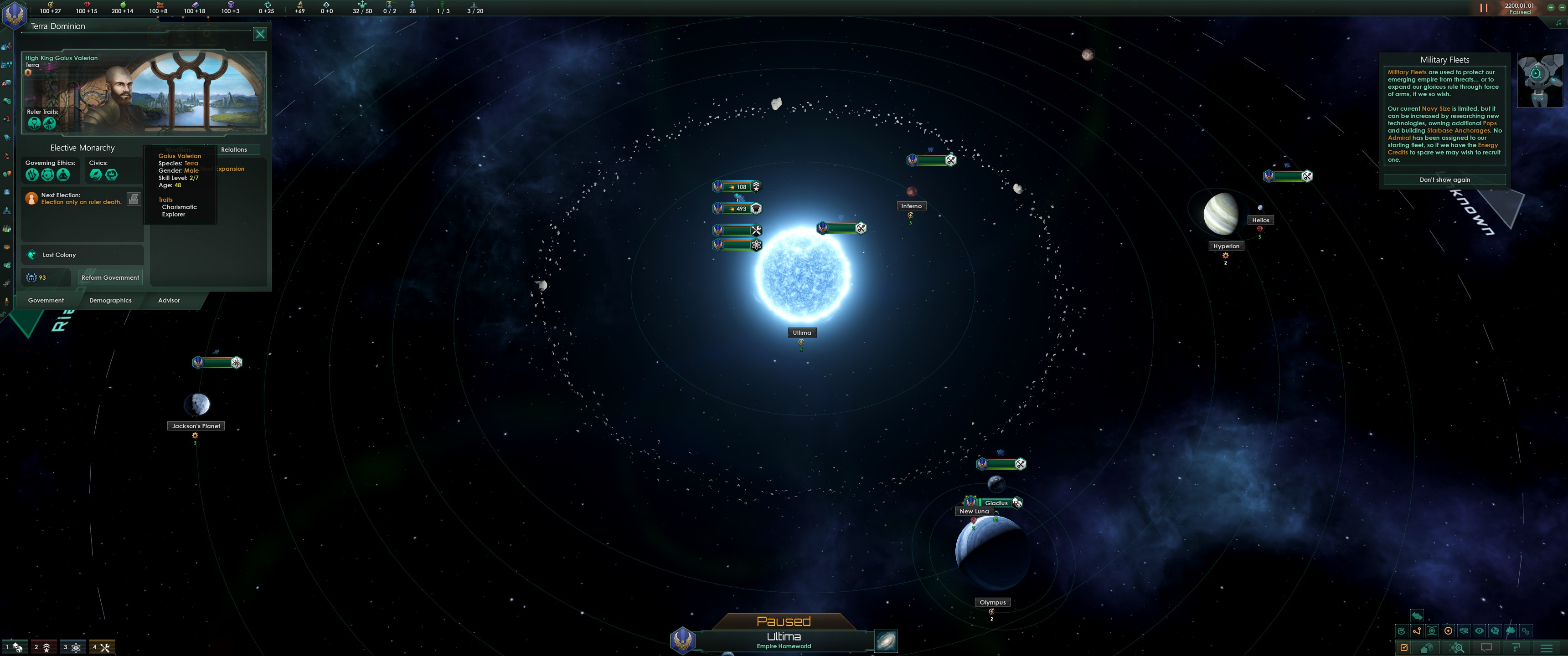Image resolution: width=1568 pixels, height=656 pixels.
Task: Select the Gladius fleet label near New Luna
Action: 996,503
